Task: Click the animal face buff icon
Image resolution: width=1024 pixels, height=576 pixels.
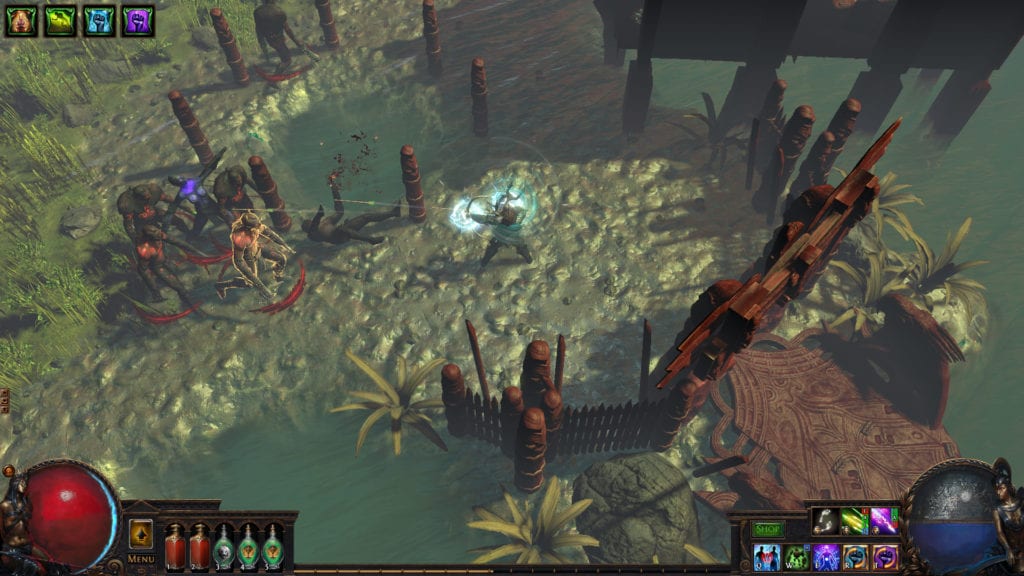Action: click(21, 20)
